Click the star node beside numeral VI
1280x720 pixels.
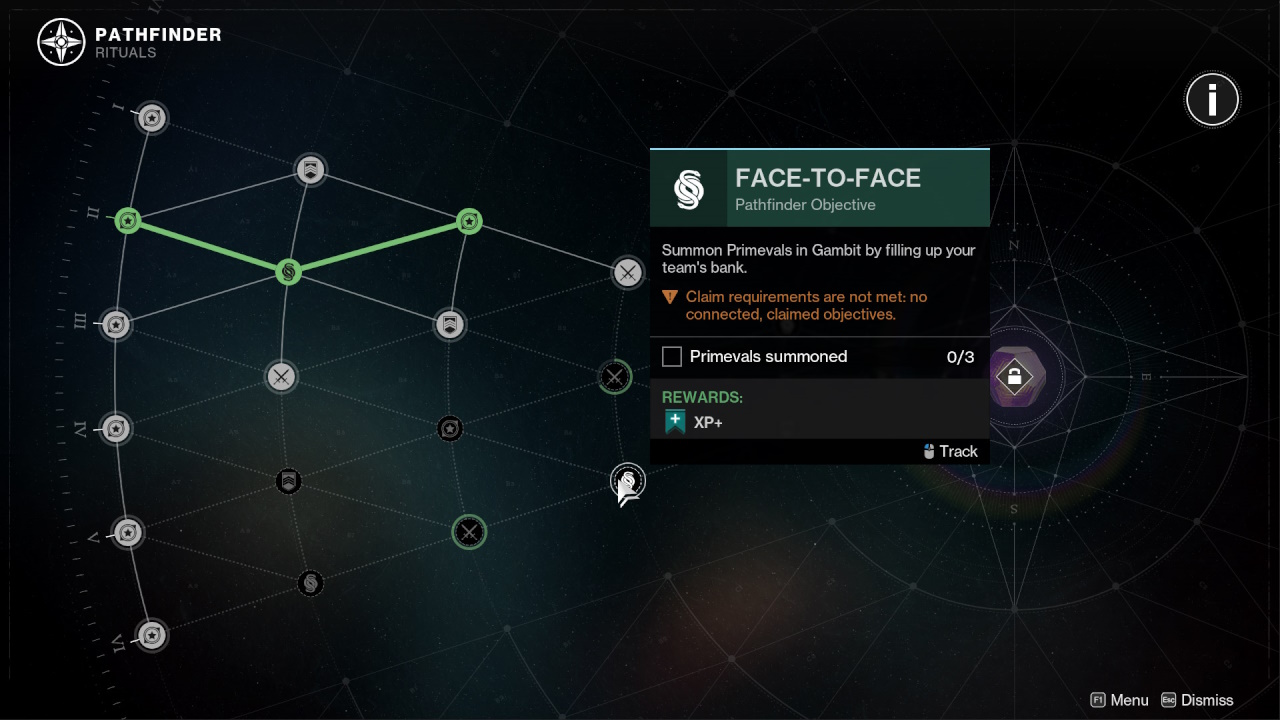[151, 635]
